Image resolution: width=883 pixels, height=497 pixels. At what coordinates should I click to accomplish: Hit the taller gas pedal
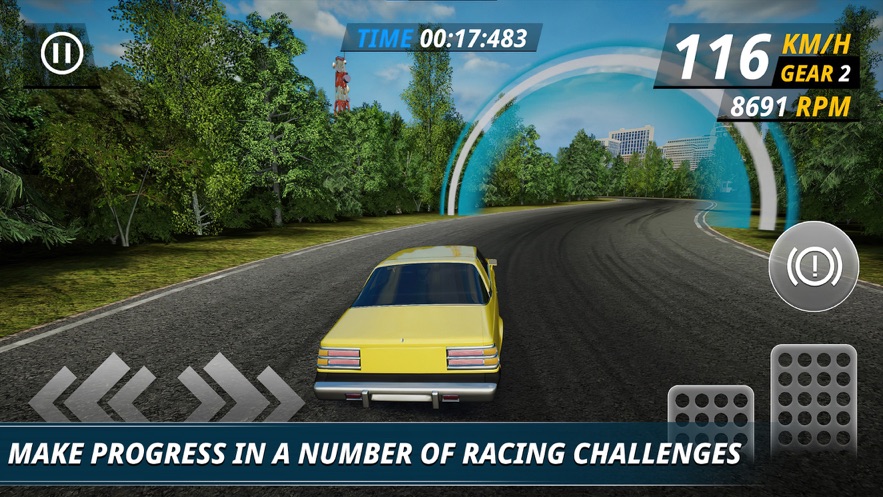coord(813,397)
